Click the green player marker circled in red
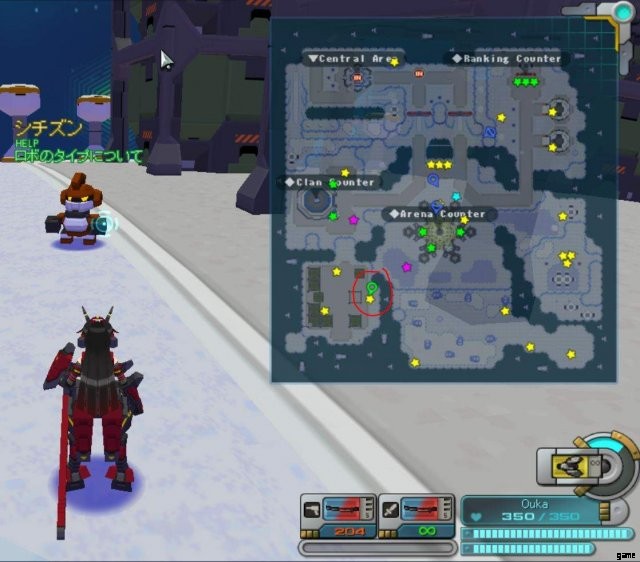The height and width of the screenshot is (562, 640). 372,288
